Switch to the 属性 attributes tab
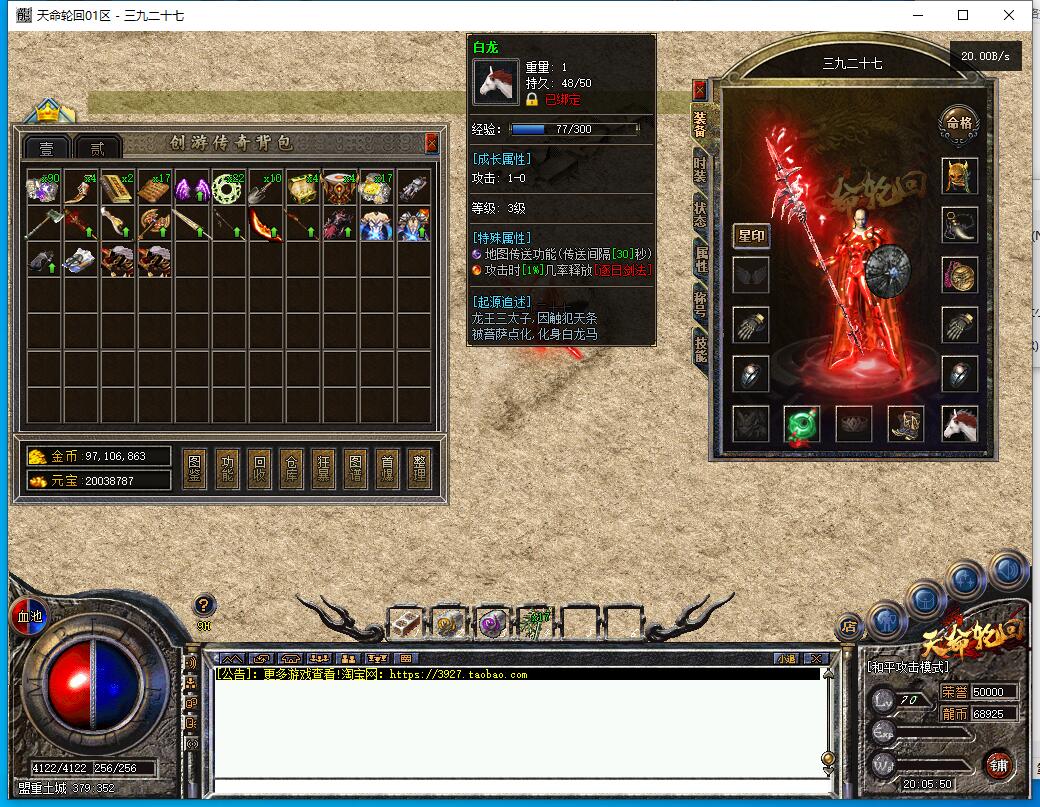Viewport: 1040px width, 807px height. [x=700, y=255]
